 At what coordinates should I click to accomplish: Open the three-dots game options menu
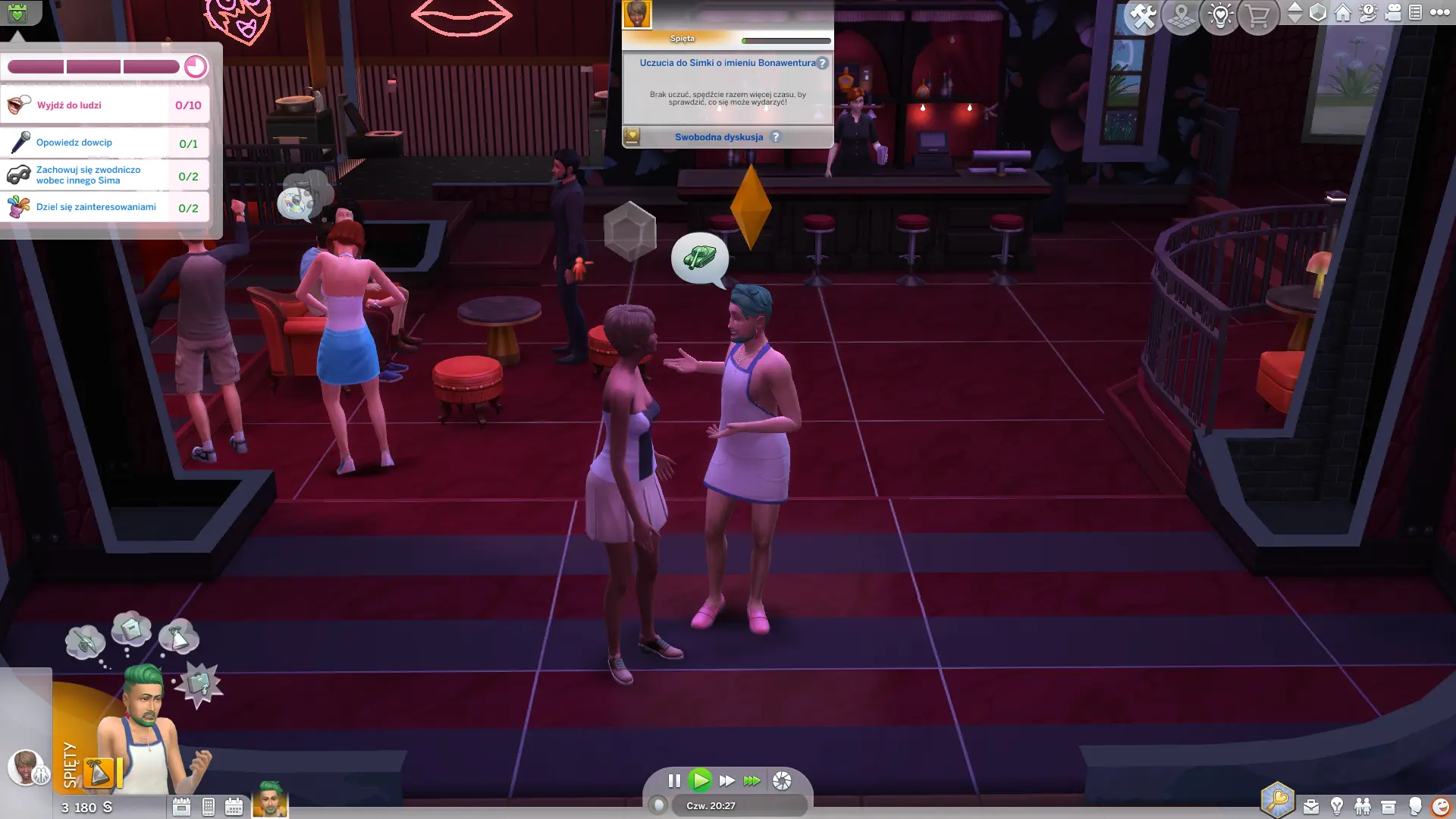pyautogui.click(x=1439, y=12)
